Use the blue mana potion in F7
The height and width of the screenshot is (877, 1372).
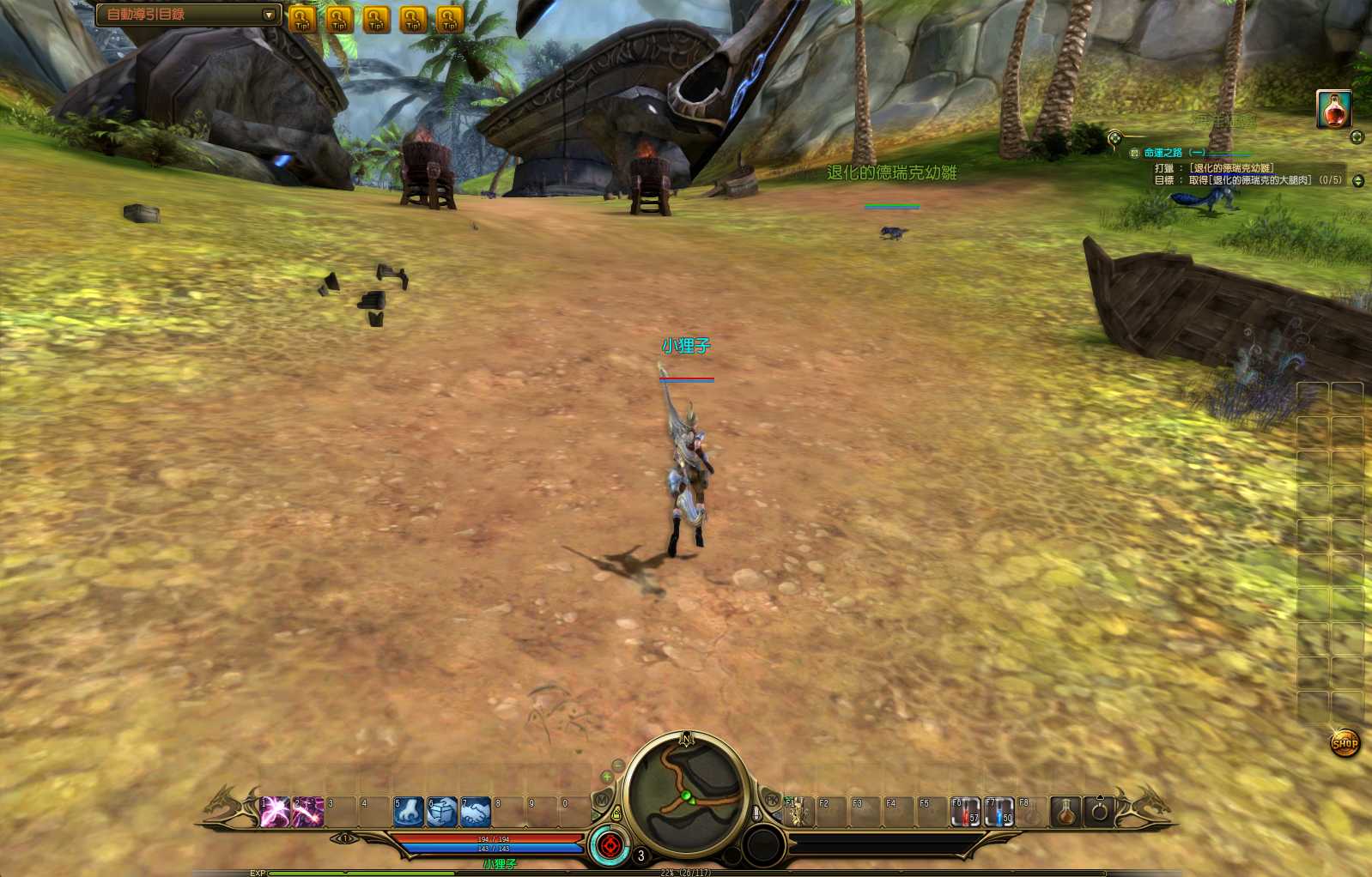[999, 811]
